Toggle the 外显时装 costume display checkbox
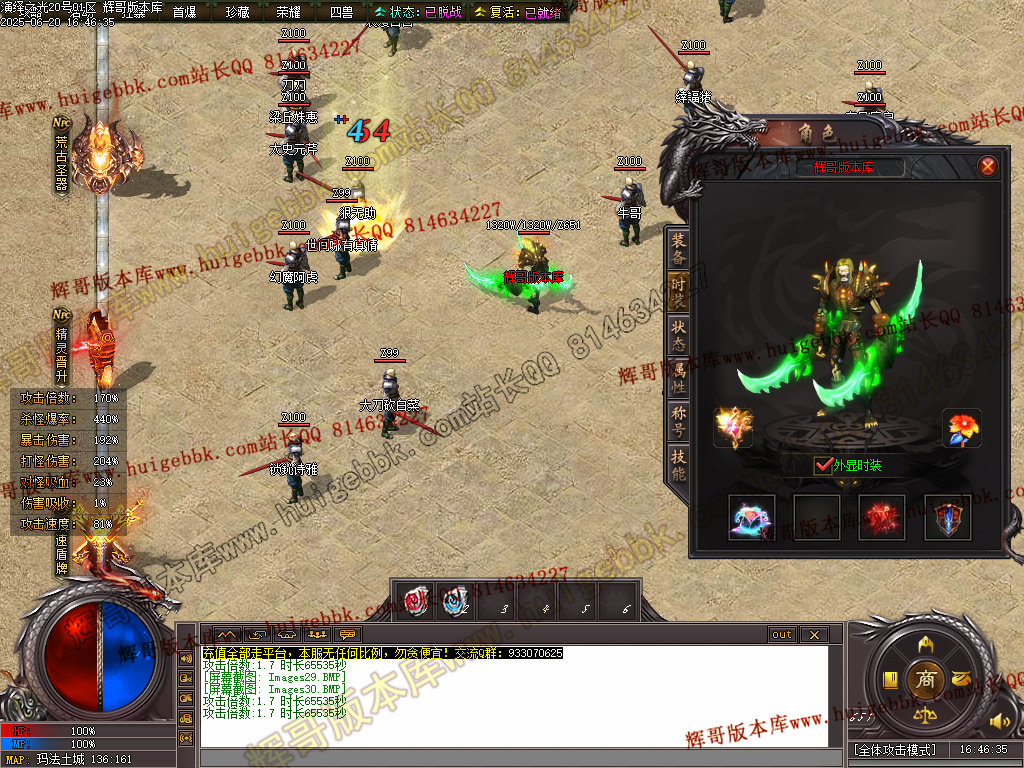Viewport: 1024px width, 768px height. 824,465
